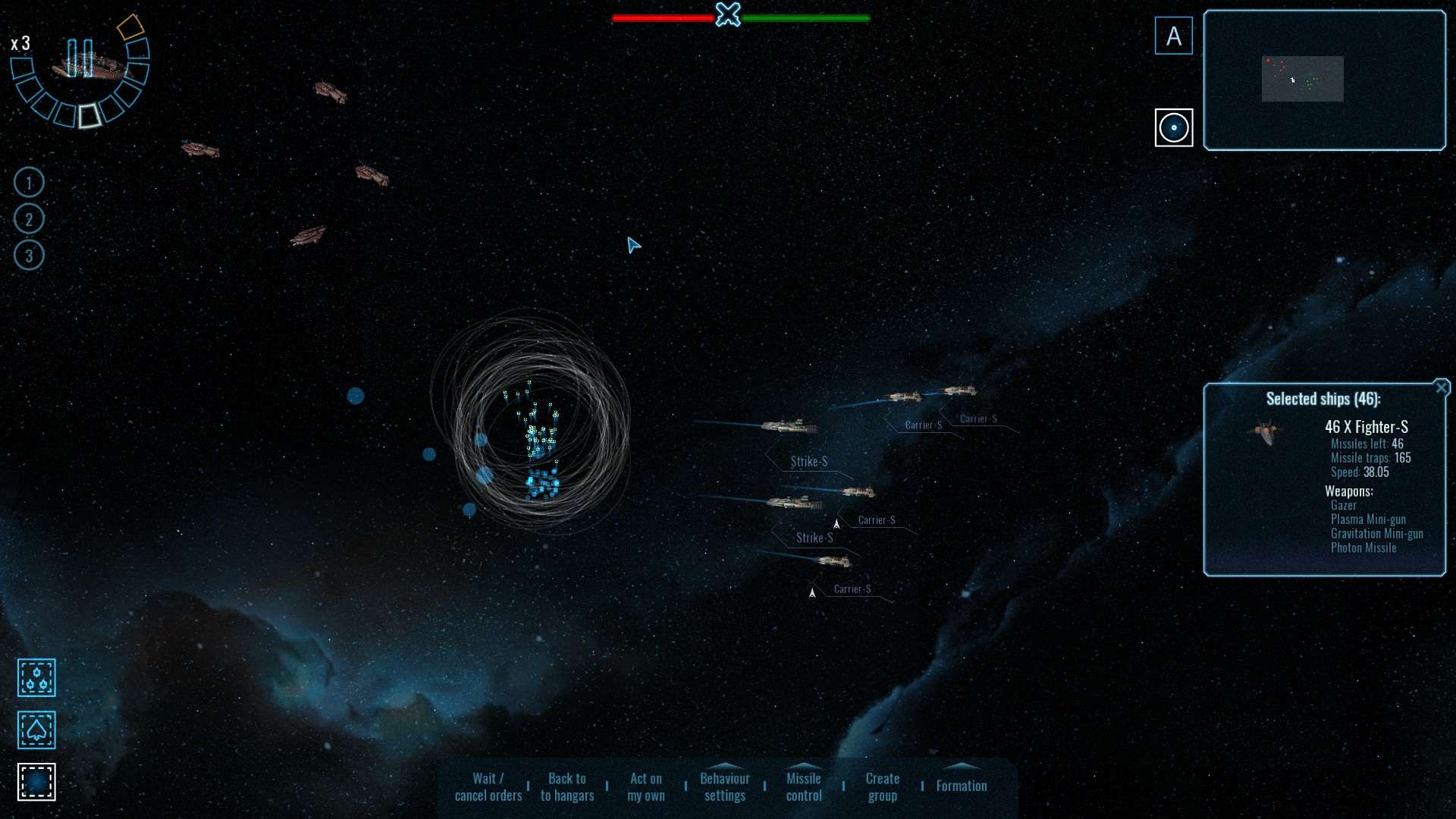
Task: Select the single fighter selection mode icon
Action: pyautogui.click(x=37, y=730)
